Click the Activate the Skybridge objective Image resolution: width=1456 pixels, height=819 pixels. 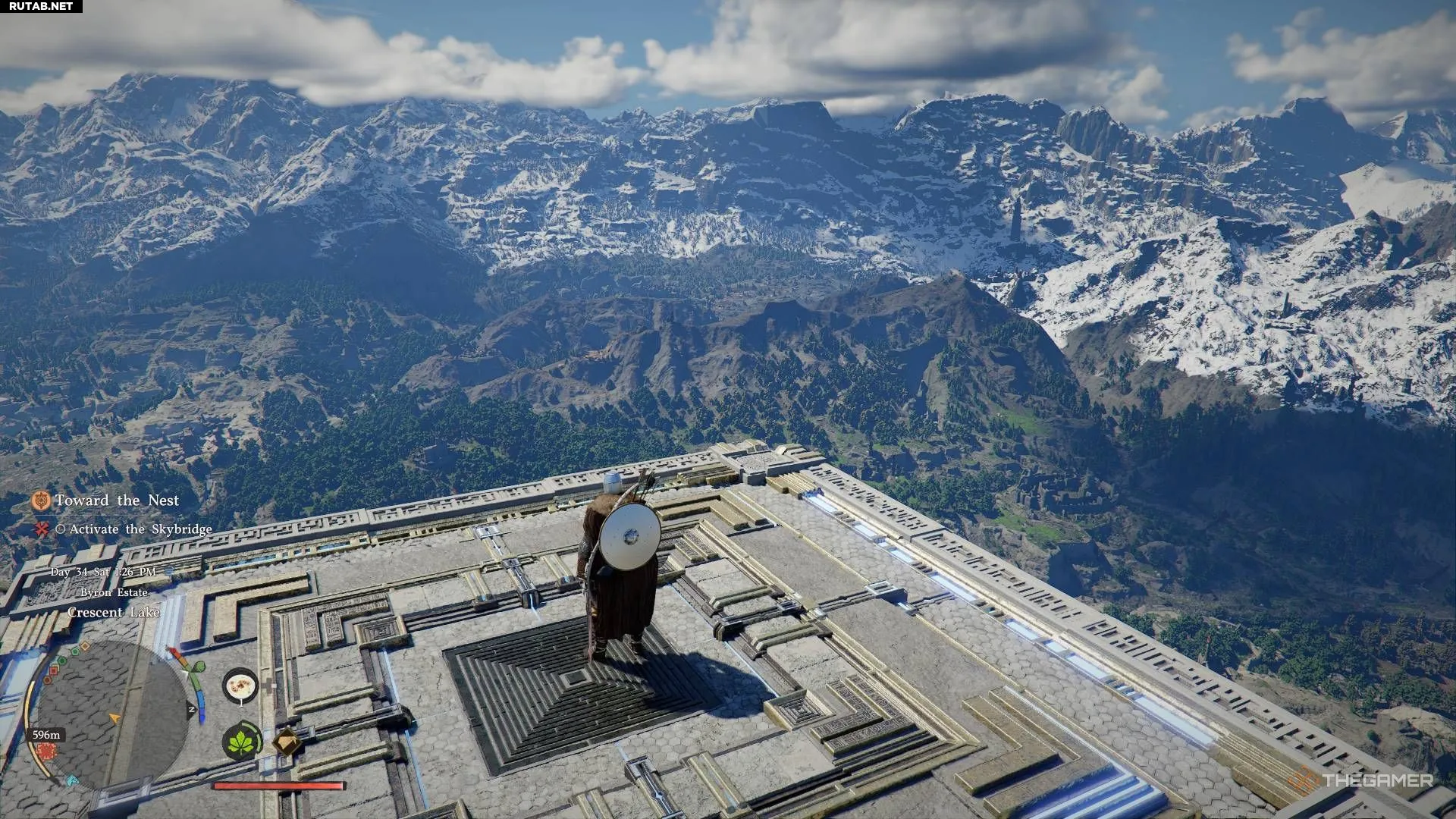tap(140, 529)
